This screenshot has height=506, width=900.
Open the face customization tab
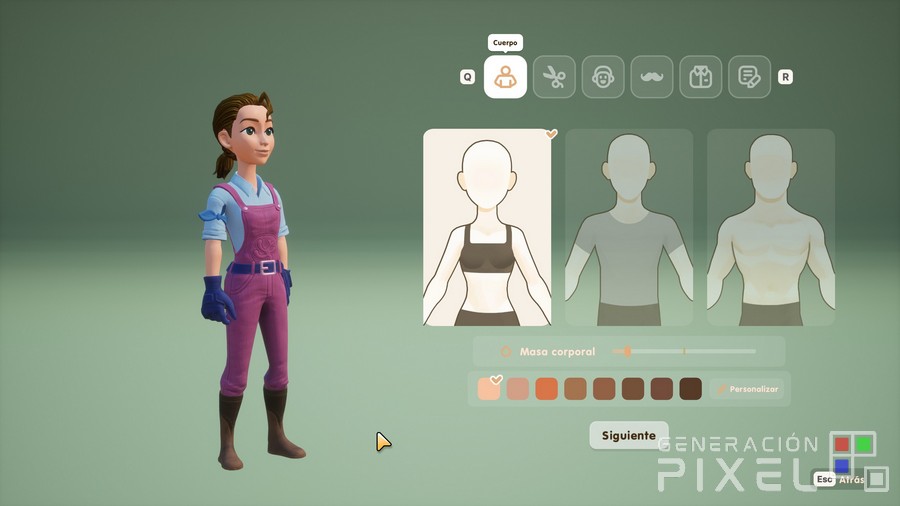click(x=603, y=77)
